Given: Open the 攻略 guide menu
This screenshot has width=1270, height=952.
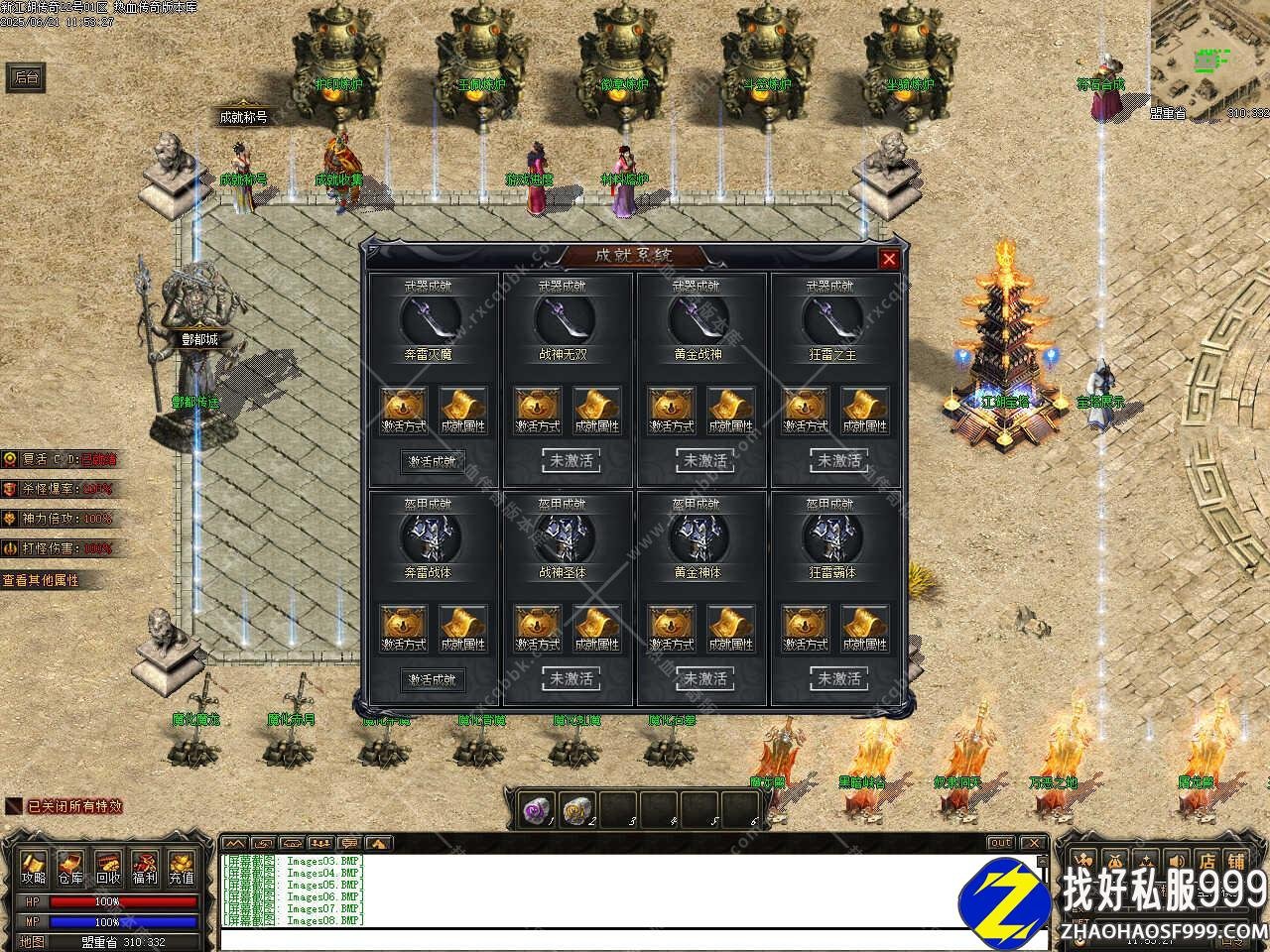Looking at the screenshot, I should pyautogui.click(x=34, y=868).
